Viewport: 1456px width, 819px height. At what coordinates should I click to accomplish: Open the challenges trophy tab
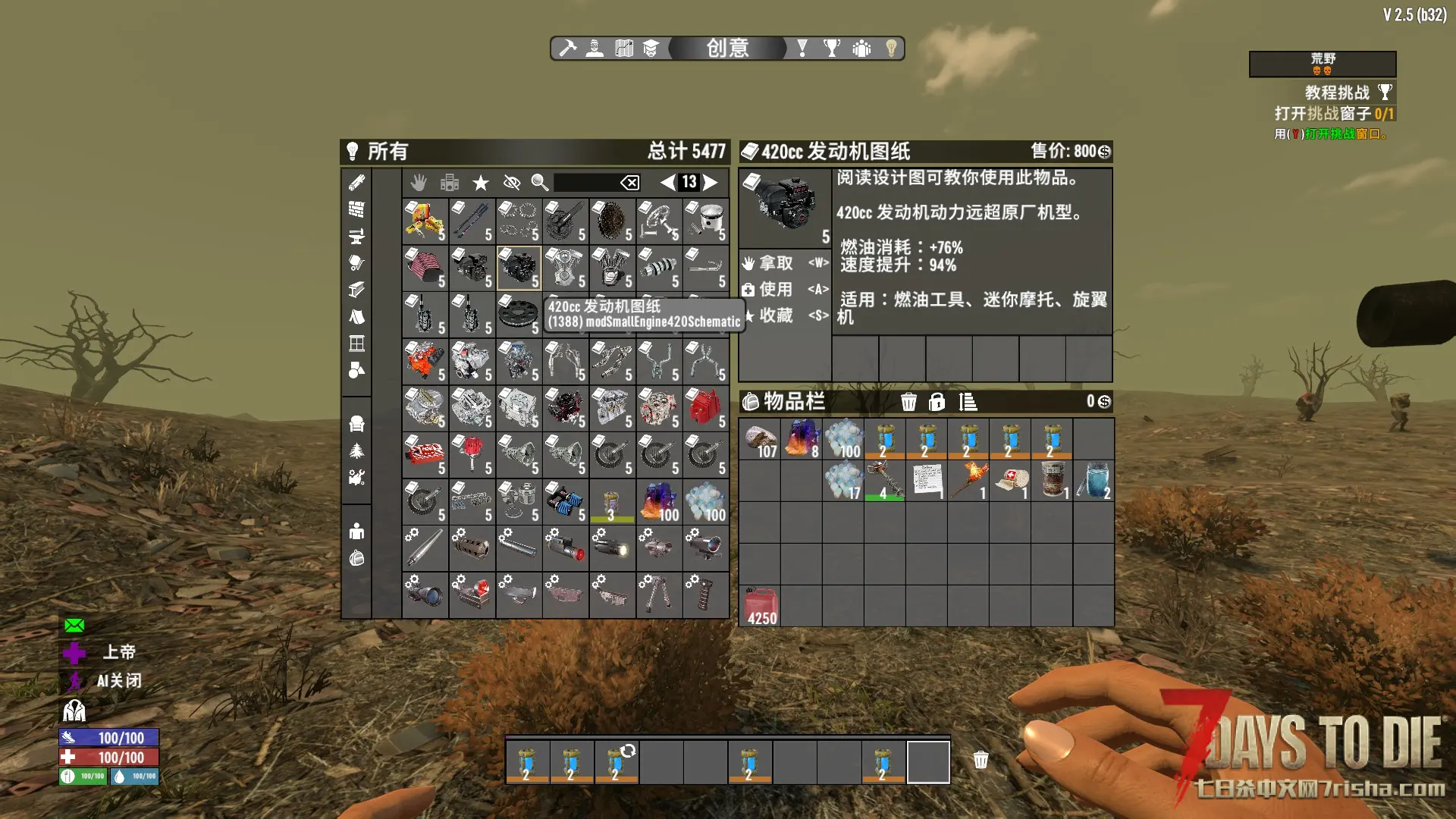click(832, 49)
